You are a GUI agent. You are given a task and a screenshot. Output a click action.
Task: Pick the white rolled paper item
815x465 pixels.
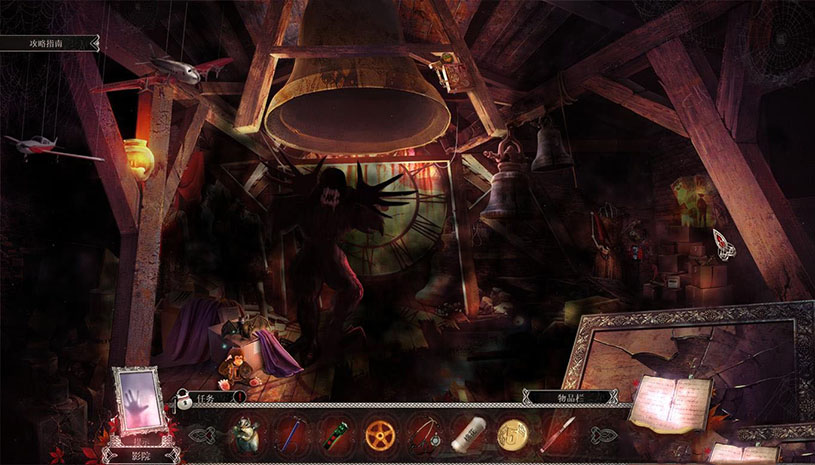pos(468,433)
